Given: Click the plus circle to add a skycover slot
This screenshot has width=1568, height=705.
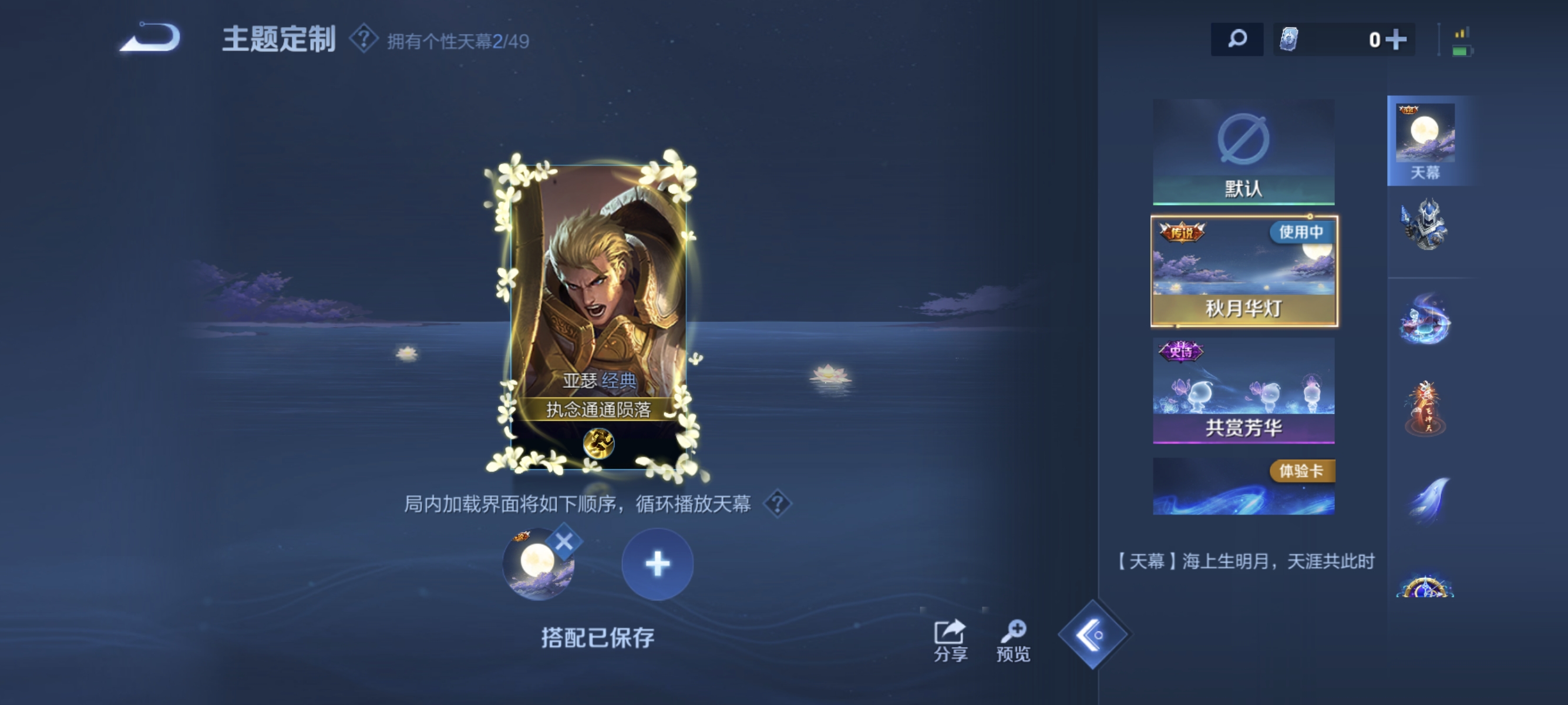Looking at the screenshot, I should [657, 565].
